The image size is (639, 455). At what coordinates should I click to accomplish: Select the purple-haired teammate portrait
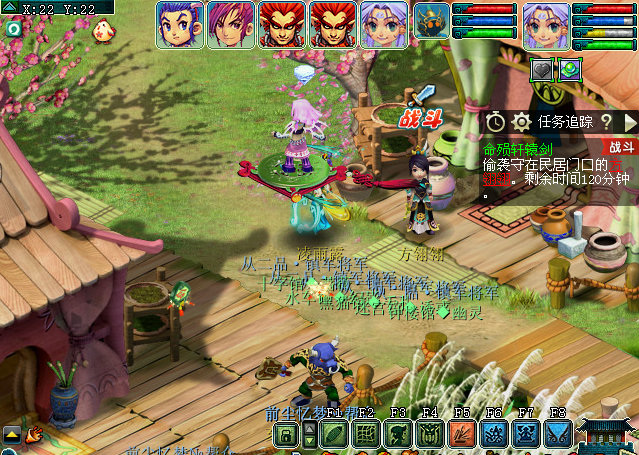pyautogui.click(x=230, y=22)
